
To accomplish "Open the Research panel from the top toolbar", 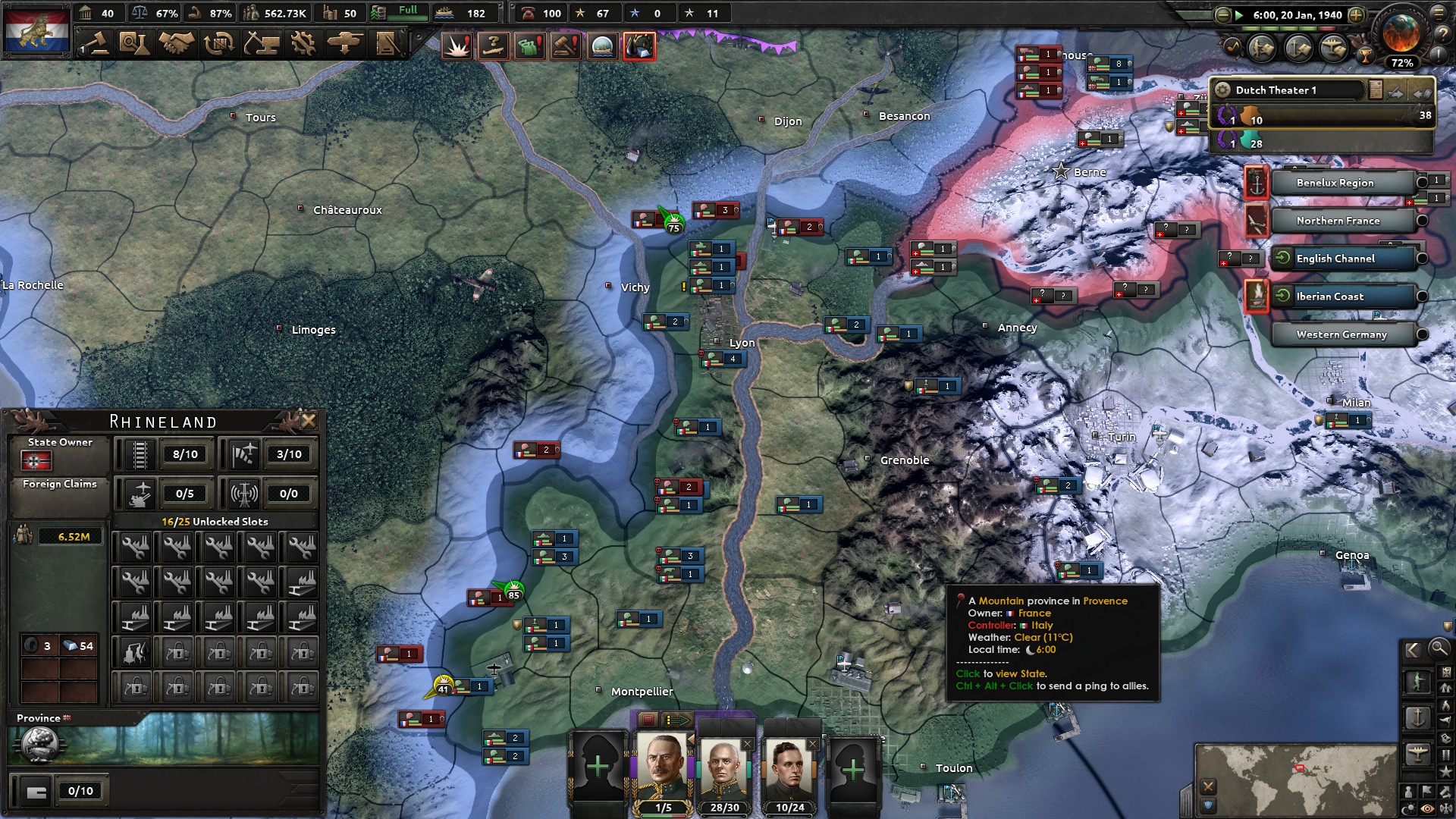I will click(133, 43).
